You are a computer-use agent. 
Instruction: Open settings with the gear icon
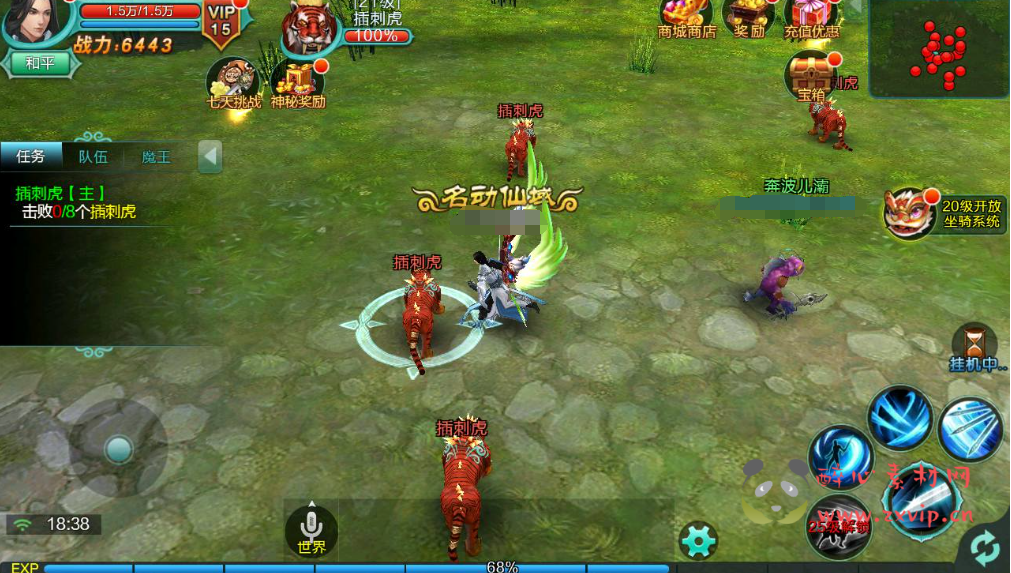(697, 540)
